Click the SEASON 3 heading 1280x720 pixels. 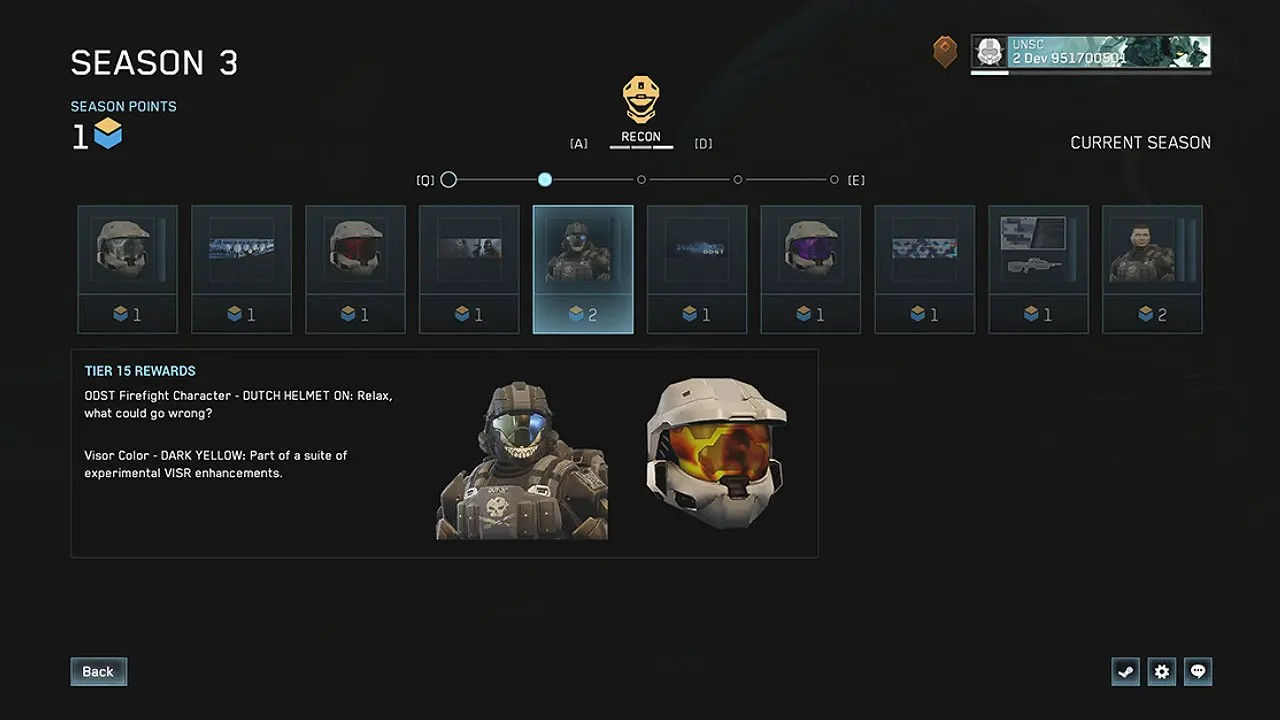tap(153, 62)
